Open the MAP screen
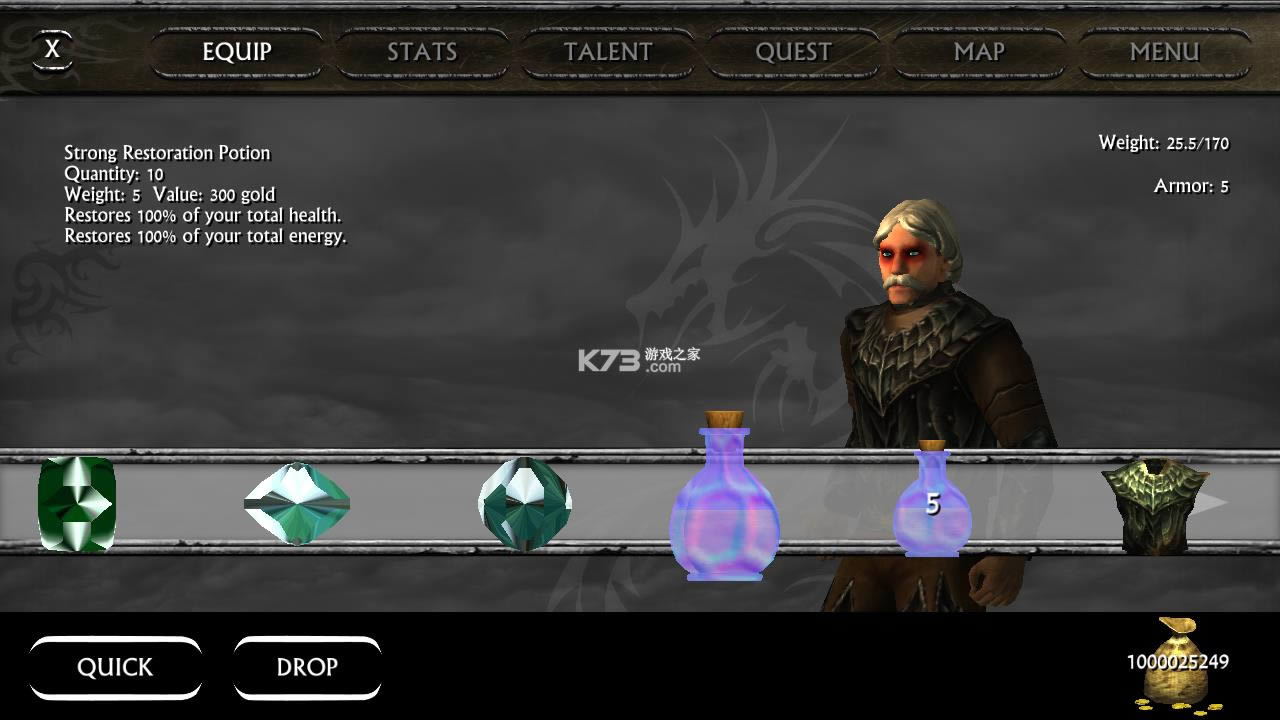This screenshot has height=720, width=1280. point(978,52)
